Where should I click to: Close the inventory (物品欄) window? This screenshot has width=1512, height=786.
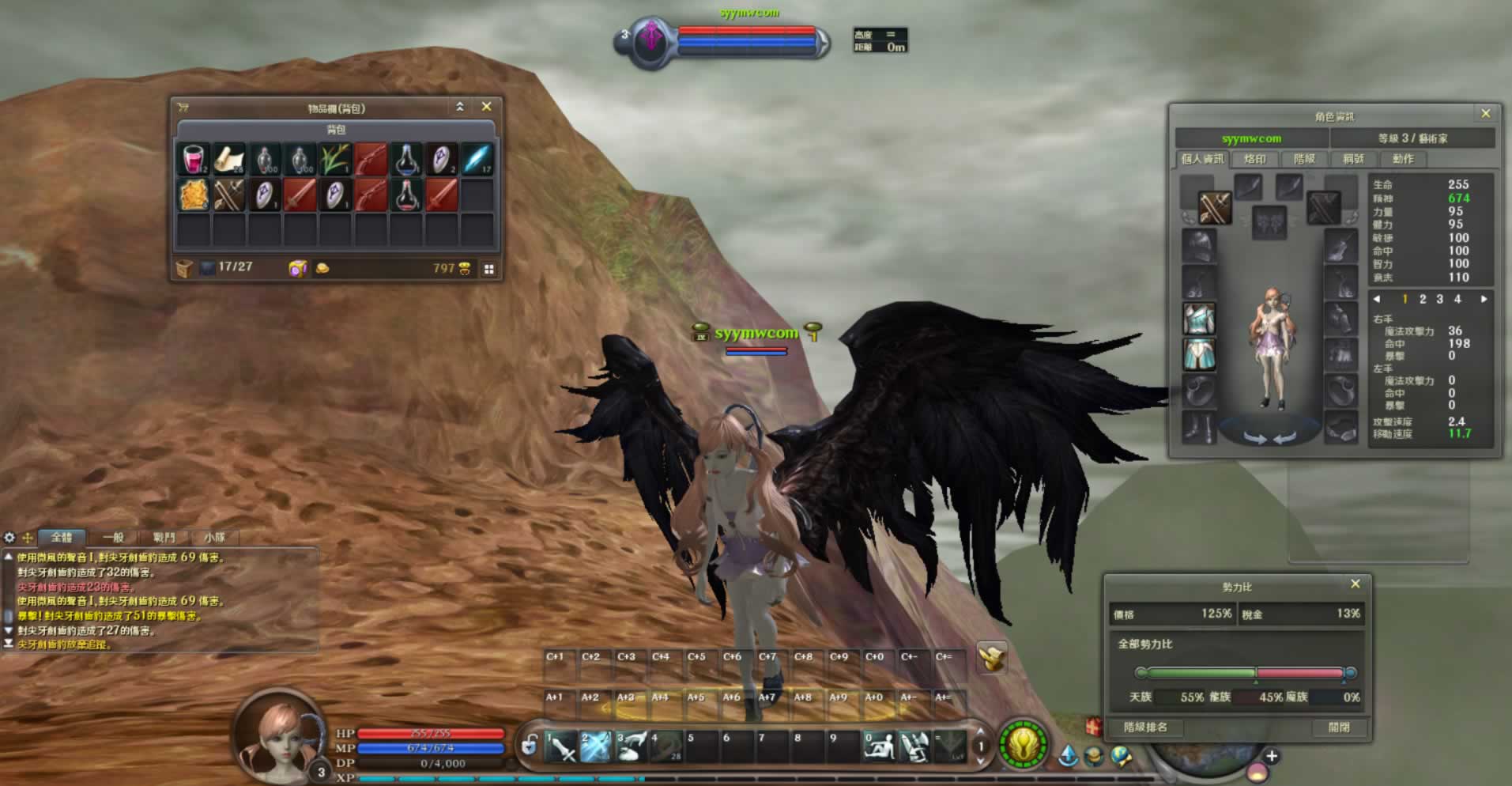click(x=486, y=107)
